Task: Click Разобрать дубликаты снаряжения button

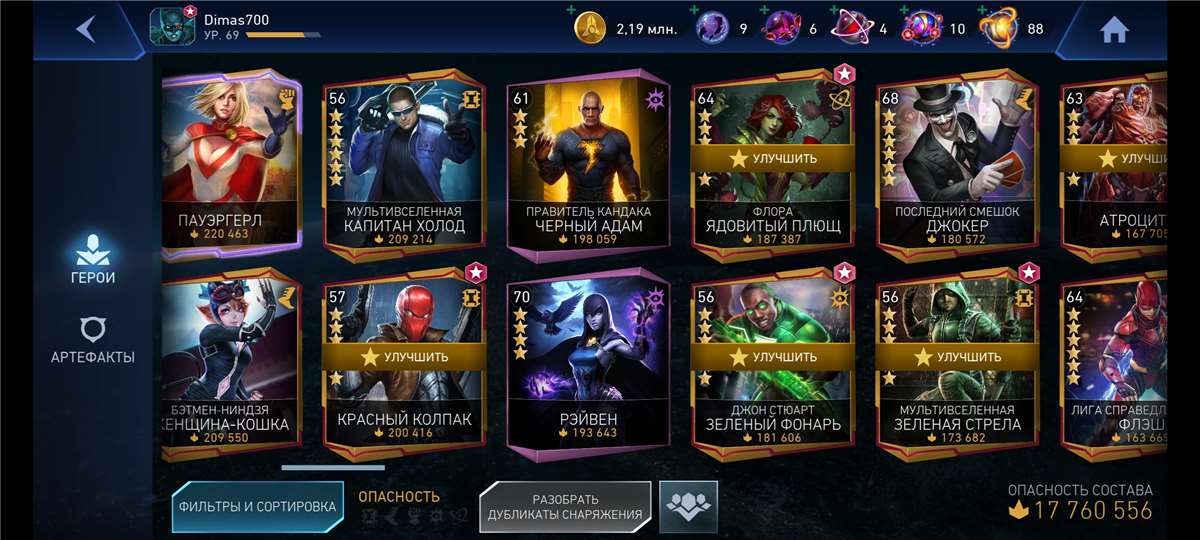Action: click(x=565, y=507)
